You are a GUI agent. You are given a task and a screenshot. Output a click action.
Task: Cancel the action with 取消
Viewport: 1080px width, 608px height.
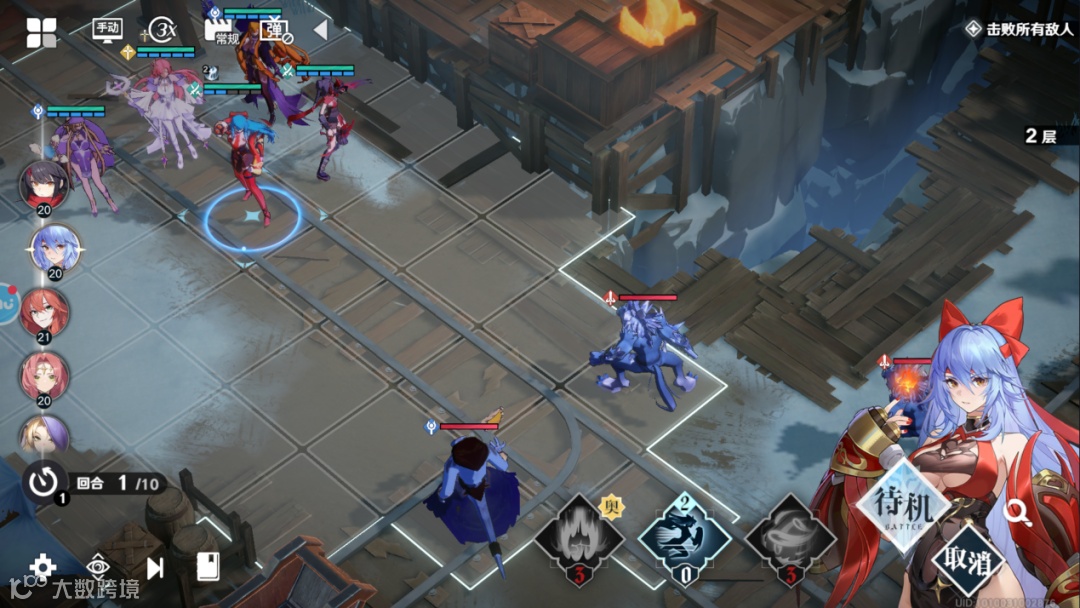point(969,560)
